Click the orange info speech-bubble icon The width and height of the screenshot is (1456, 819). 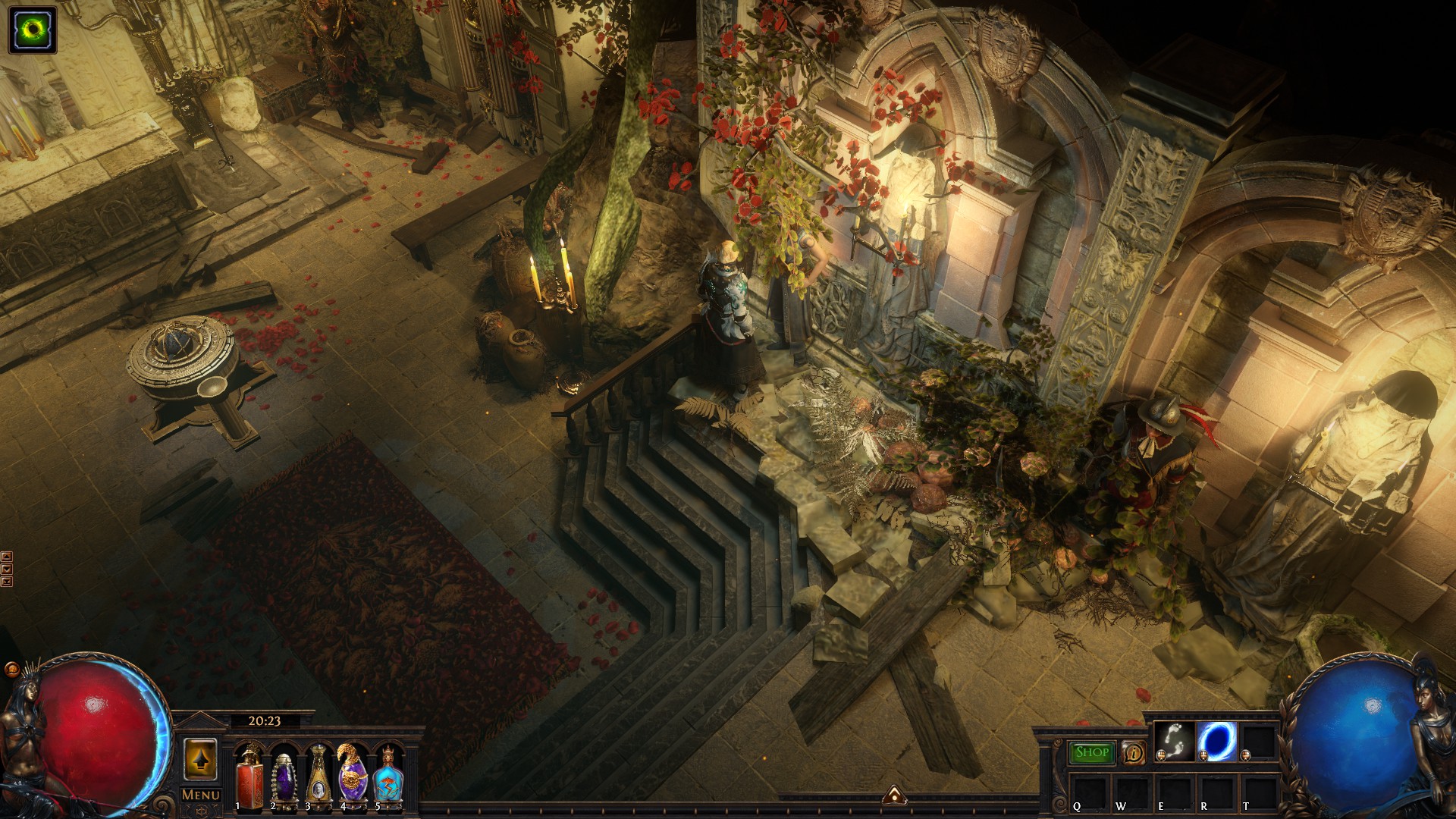click(x=1133, y=753)
